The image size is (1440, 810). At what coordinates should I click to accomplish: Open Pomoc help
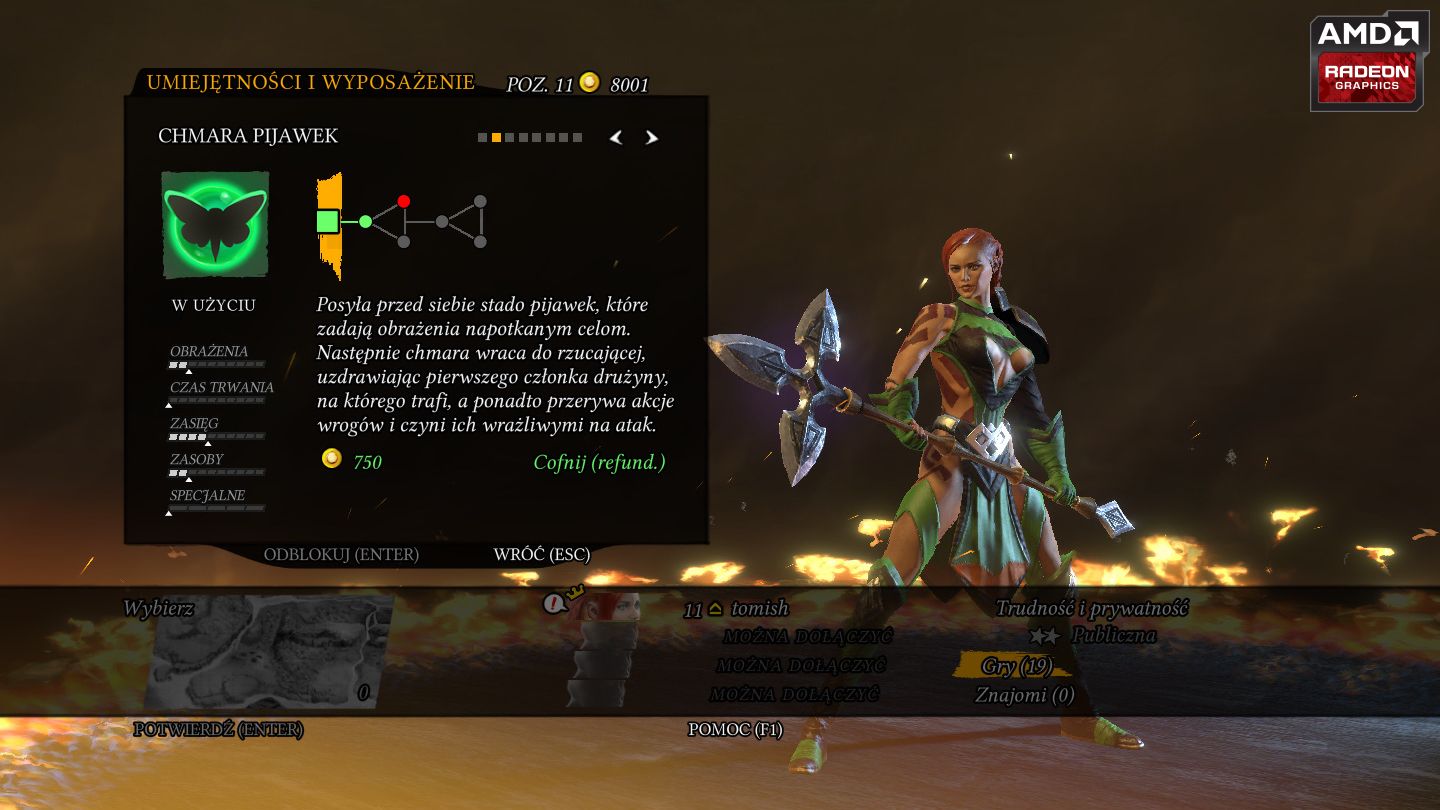pos(735,730)
